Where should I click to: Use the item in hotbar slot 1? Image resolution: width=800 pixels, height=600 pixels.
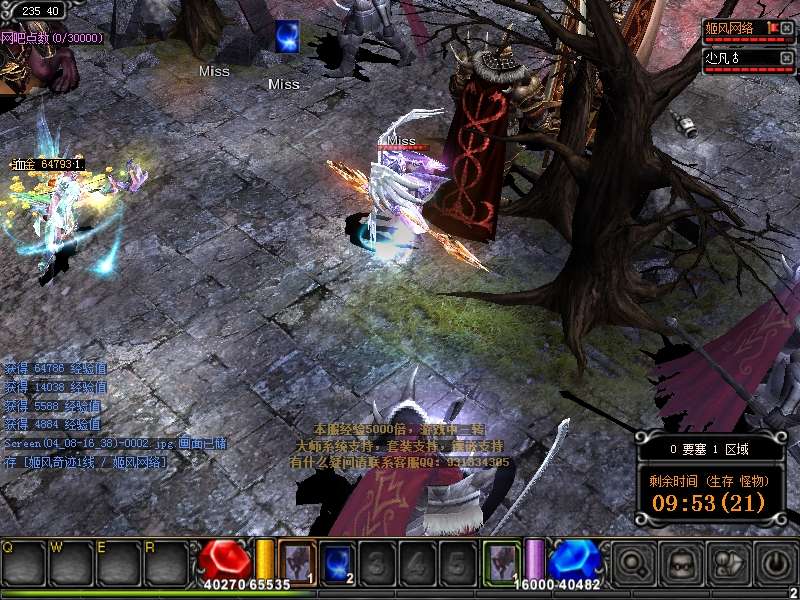coord(298,560)
